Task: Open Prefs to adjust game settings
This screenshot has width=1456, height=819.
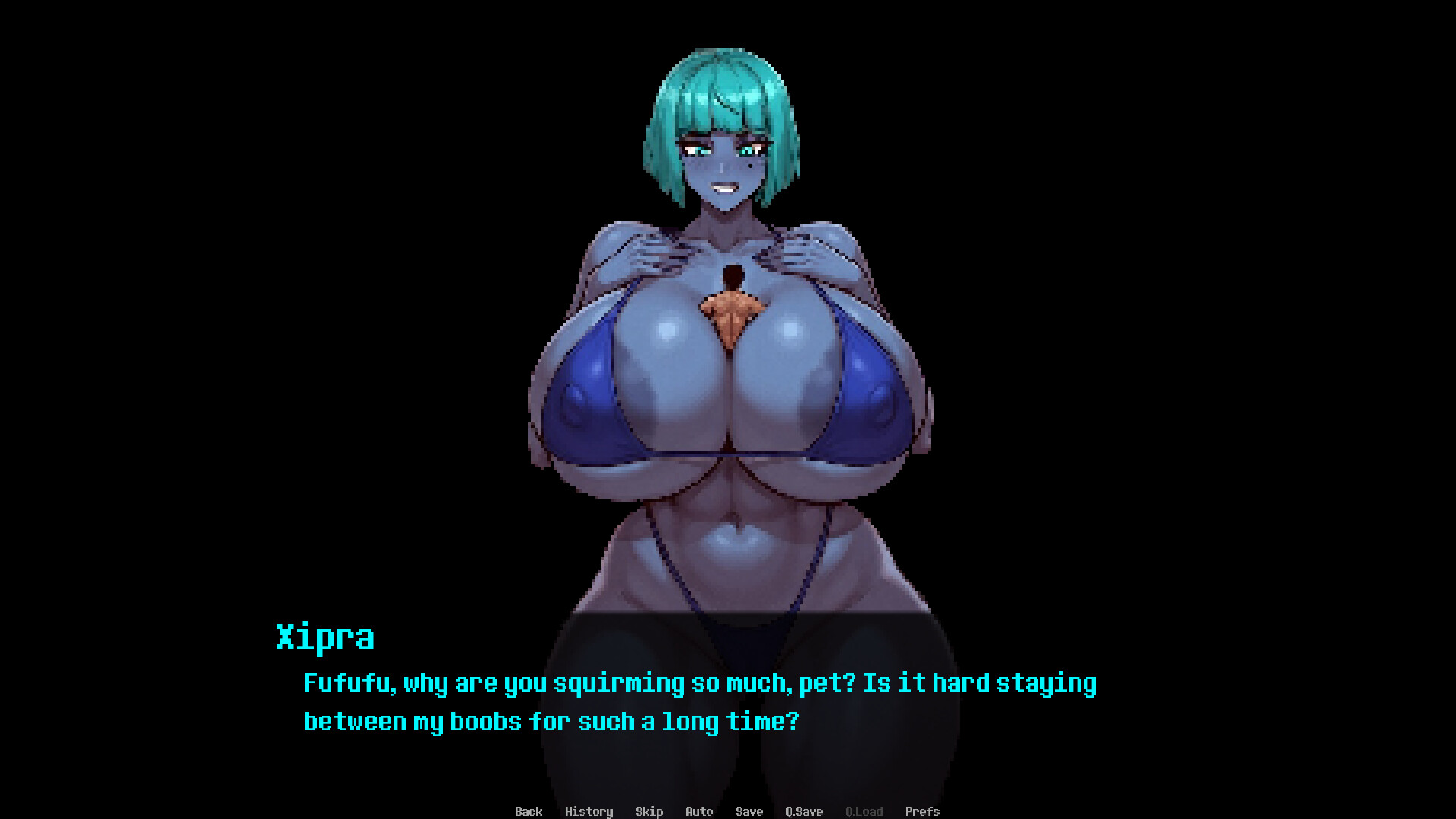Action: click(x=924, y=811)
